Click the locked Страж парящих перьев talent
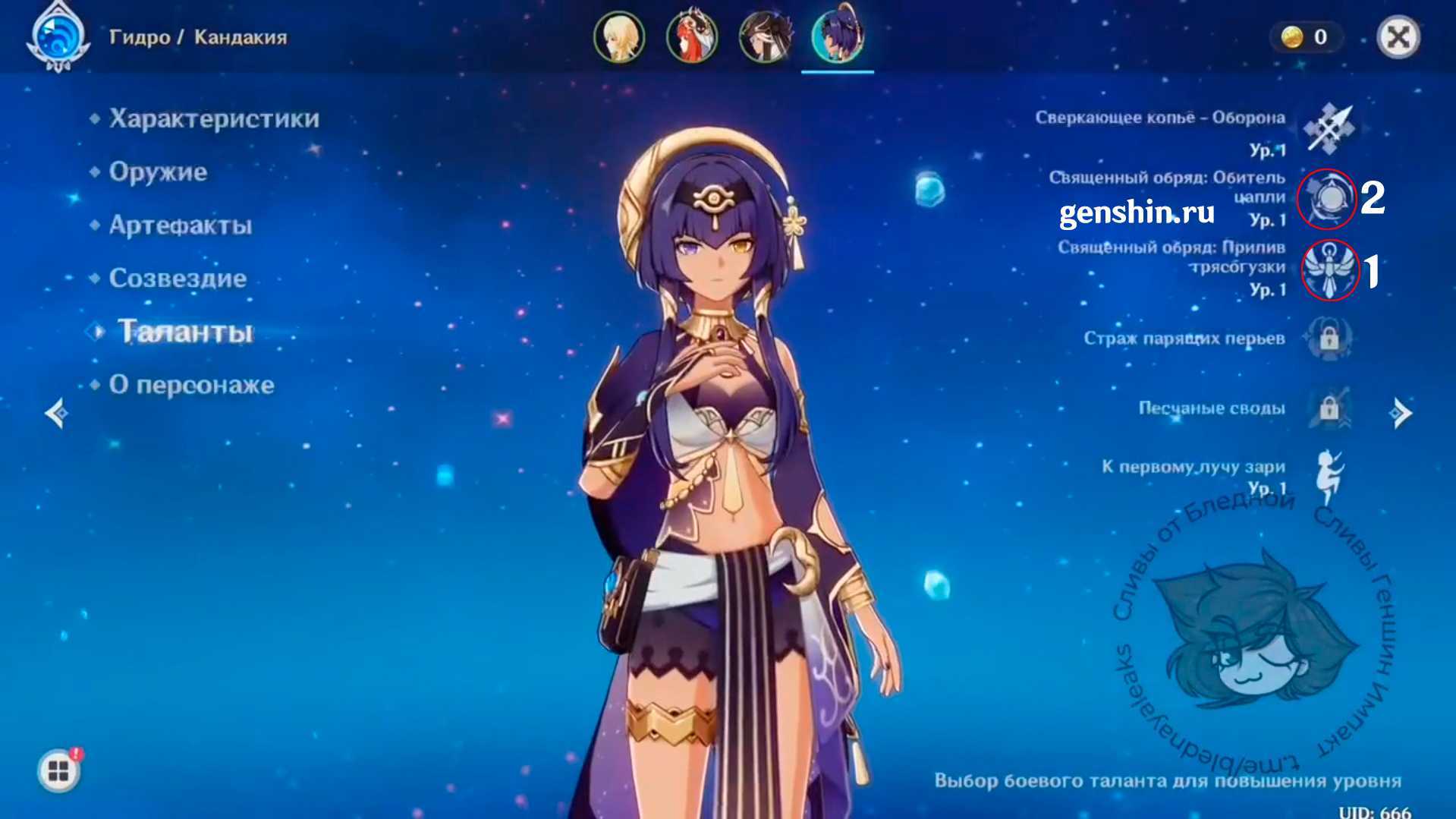1456x819 pixels. point(1329,339)
